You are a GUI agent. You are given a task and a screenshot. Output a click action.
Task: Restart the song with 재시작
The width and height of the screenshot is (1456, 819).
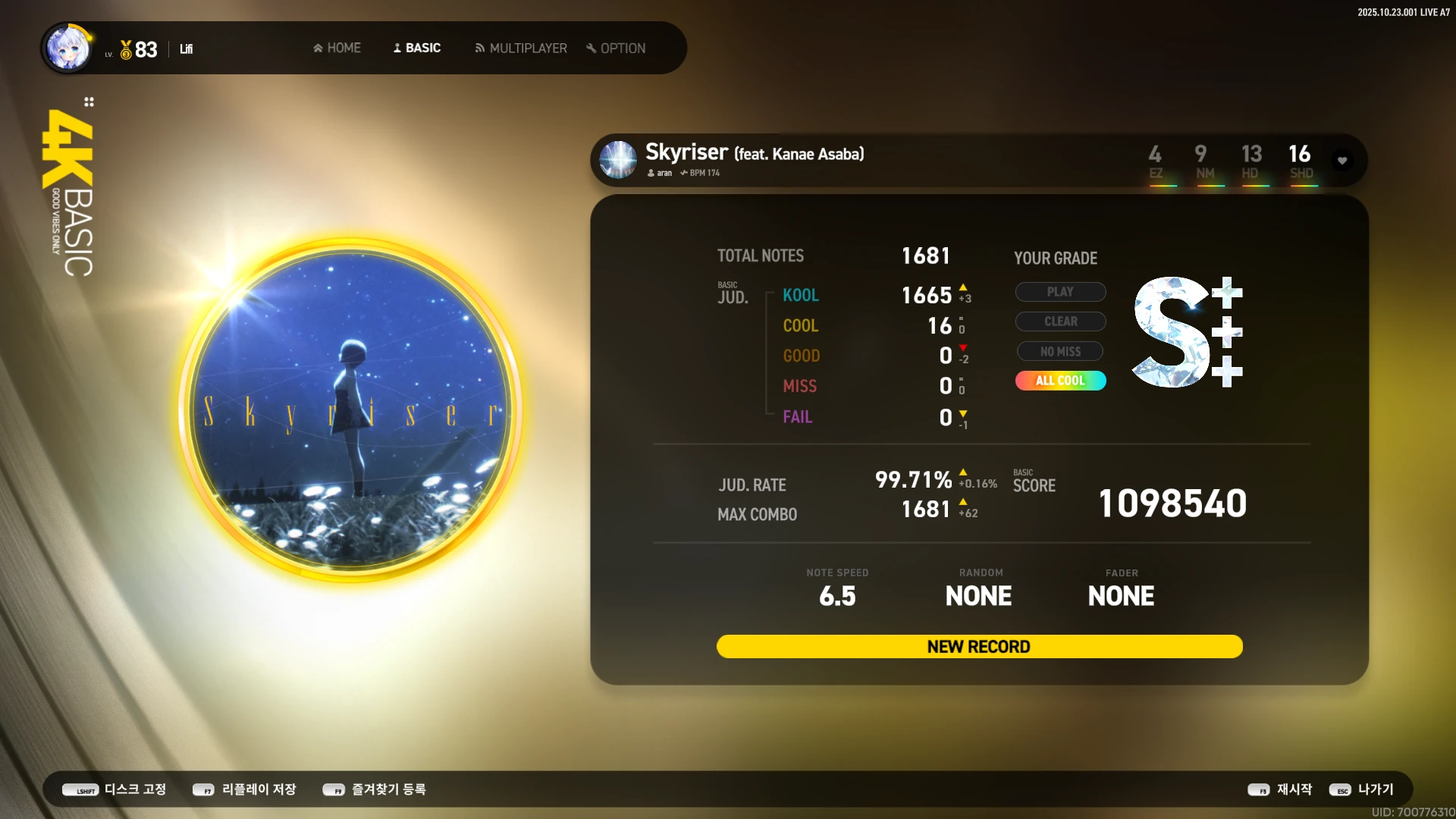pos(1280,789)
